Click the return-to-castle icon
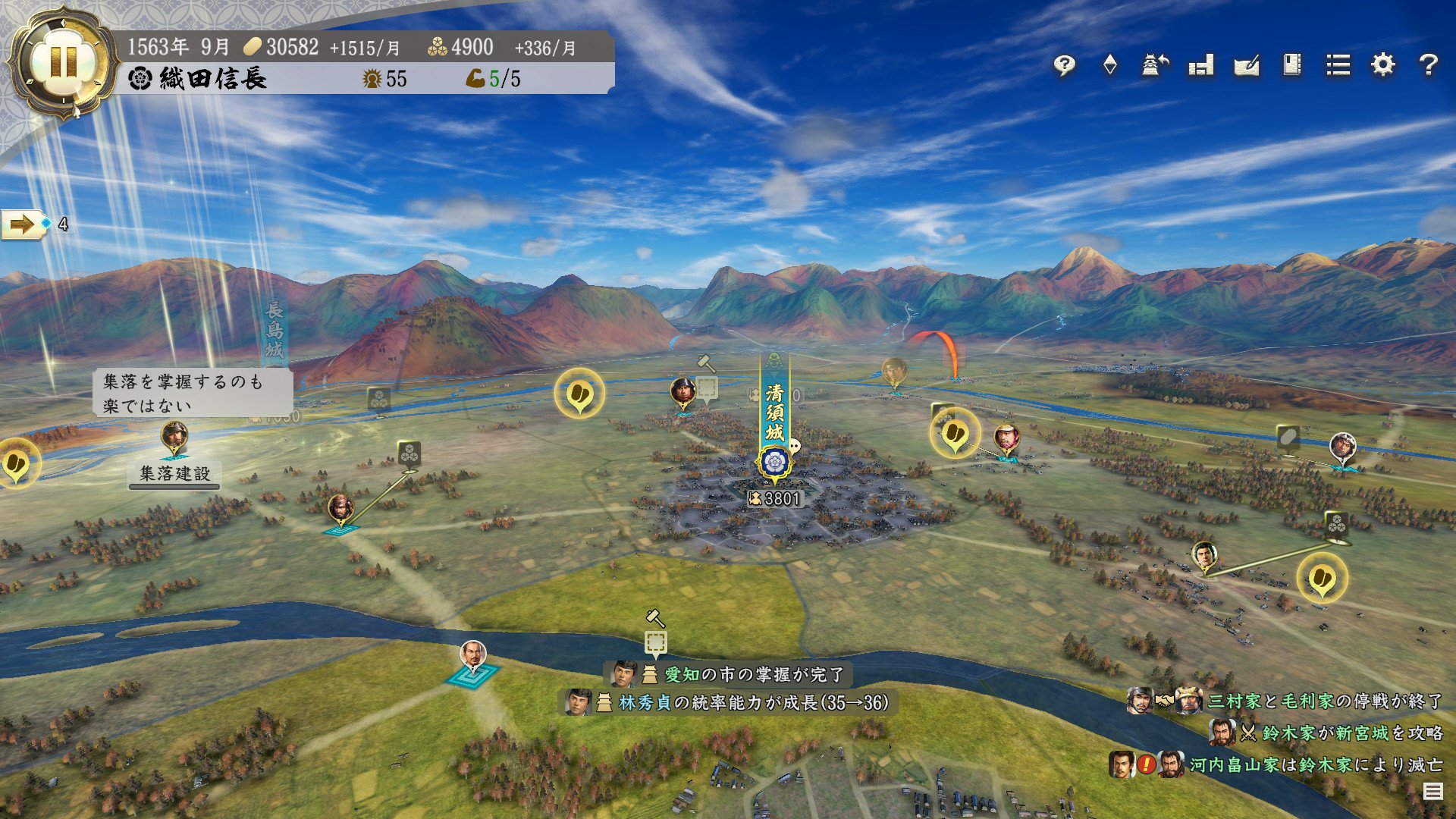The image size is (1456, 819). (1153, 66)
